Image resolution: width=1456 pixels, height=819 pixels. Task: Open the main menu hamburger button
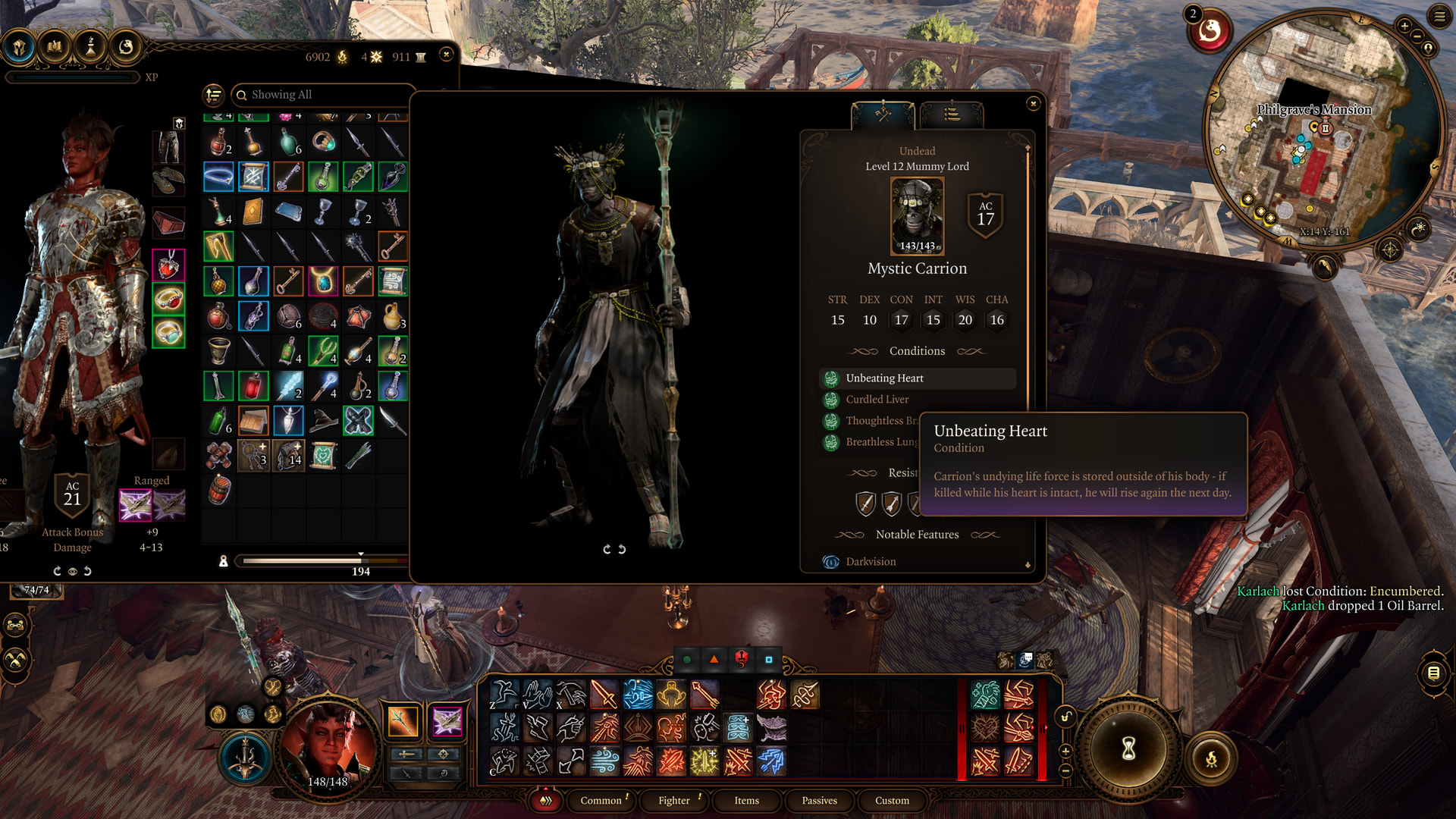[1439, 16]
